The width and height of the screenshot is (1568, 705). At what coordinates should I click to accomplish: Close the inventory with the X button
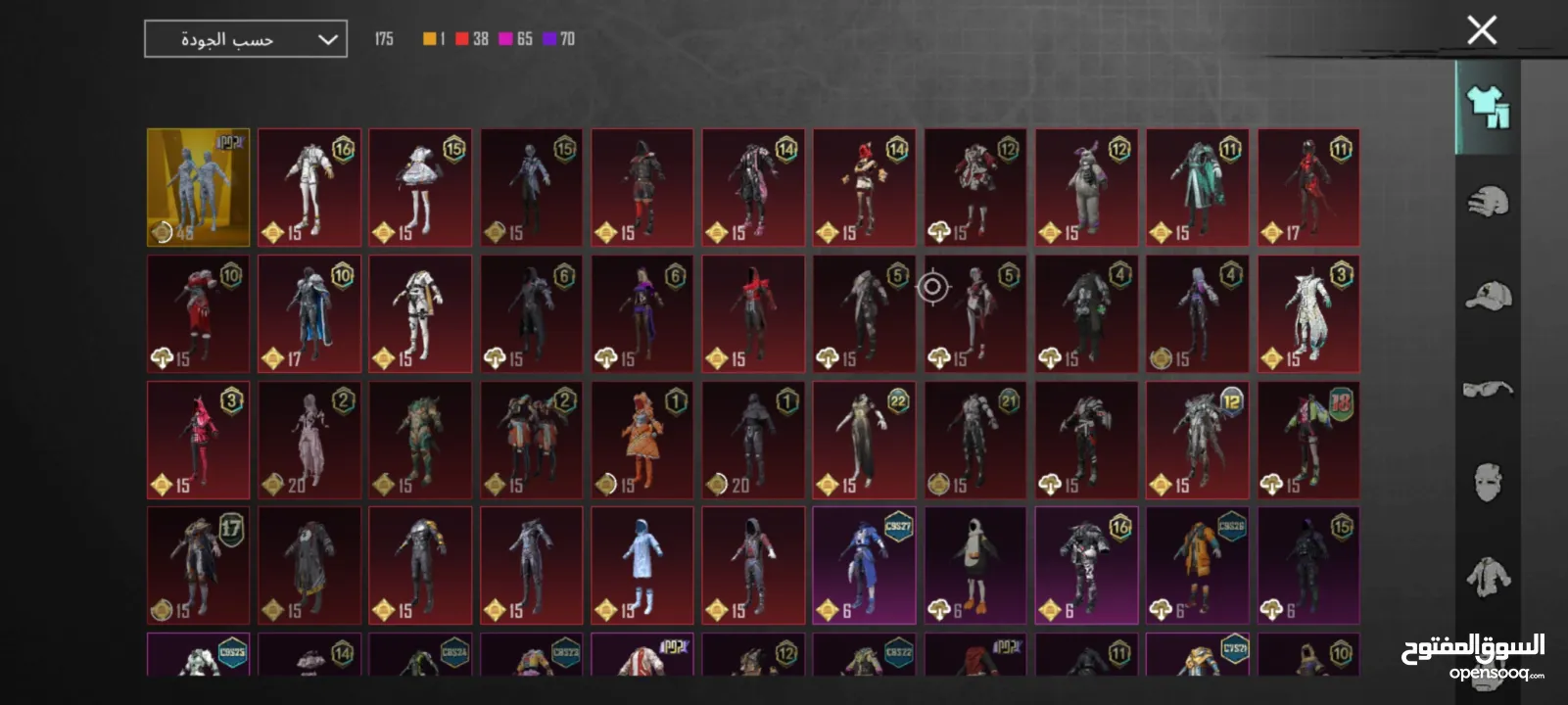1482,30
